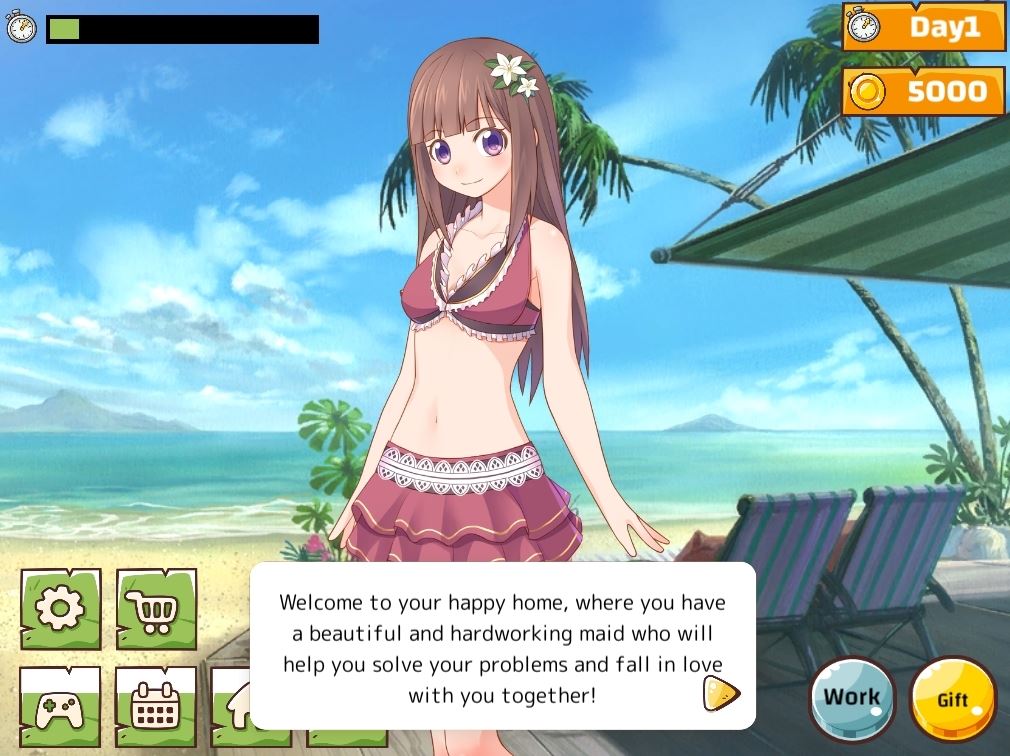
Task: Open the shopping cart store
Action: click(x=156, y=609)
